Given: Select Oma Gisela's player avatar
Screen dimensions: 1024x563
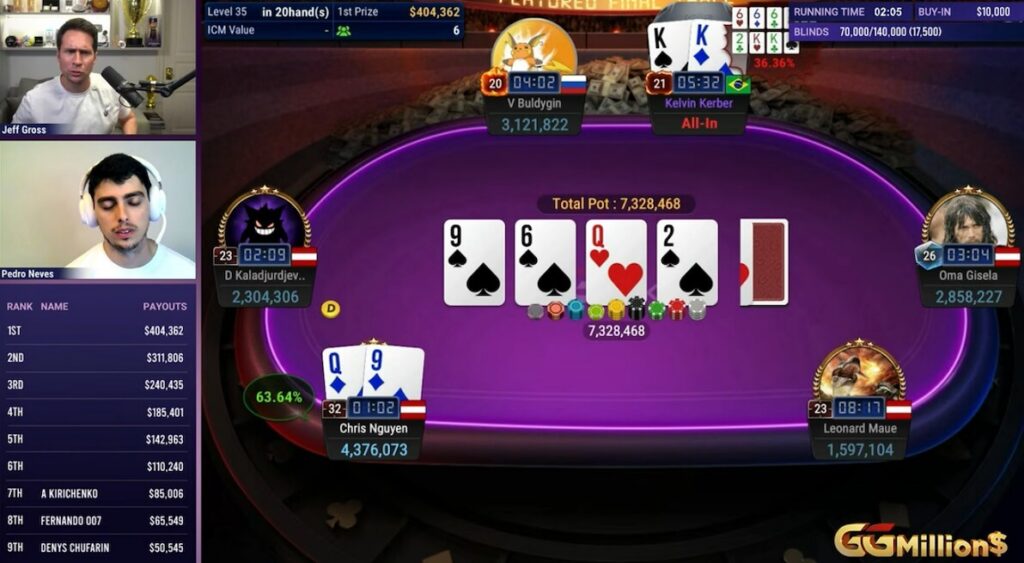Looking at the screenshot, I should coord(966,218).
